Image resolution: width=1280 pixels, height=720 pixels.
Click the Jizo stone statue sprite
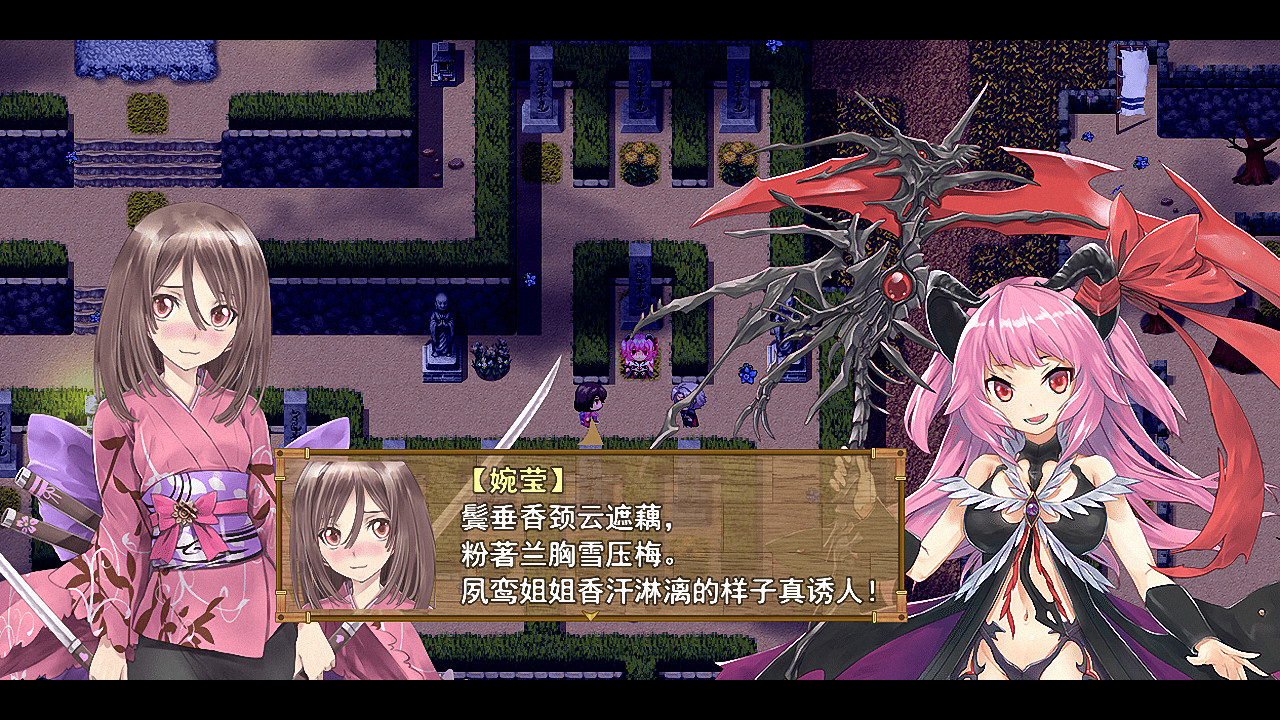[440, 330]
